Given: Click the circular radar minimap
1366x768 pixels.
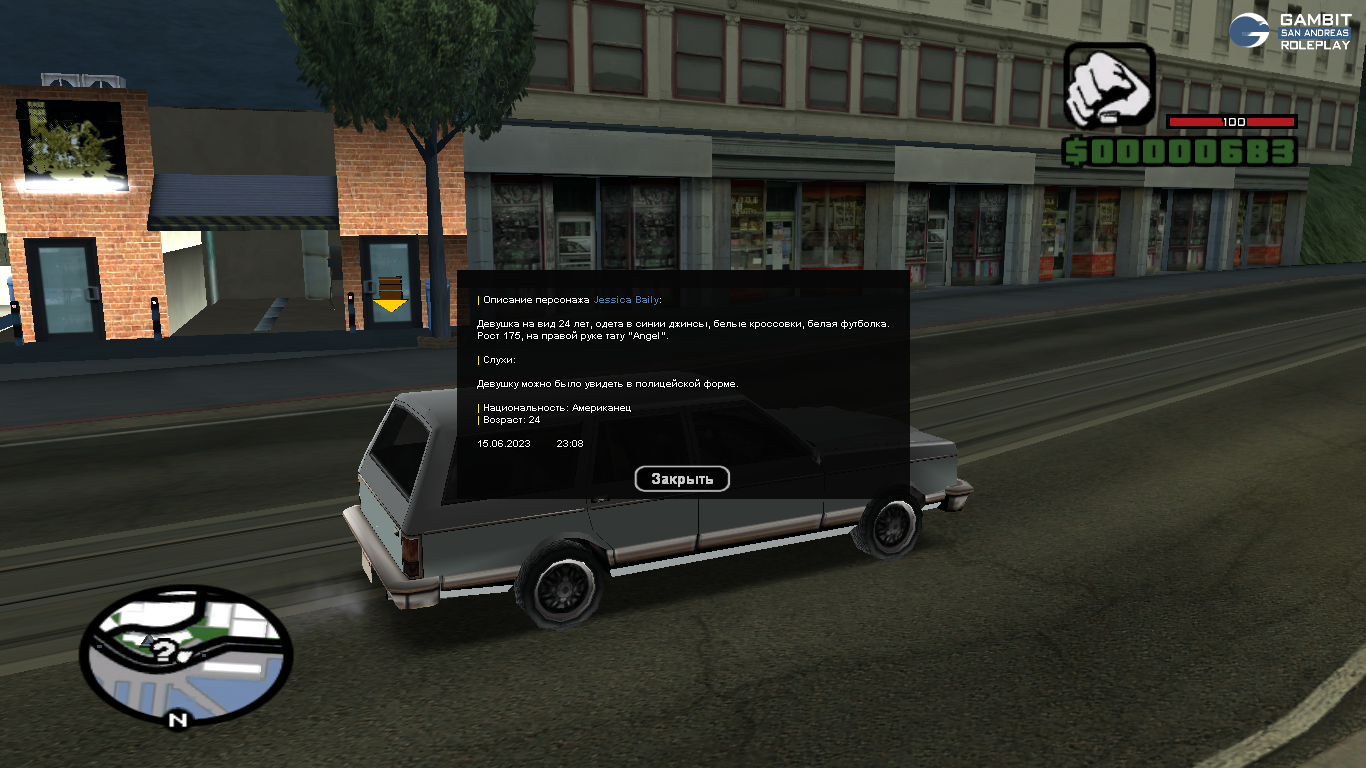Looking at the screenshot, I should point(186,656).
